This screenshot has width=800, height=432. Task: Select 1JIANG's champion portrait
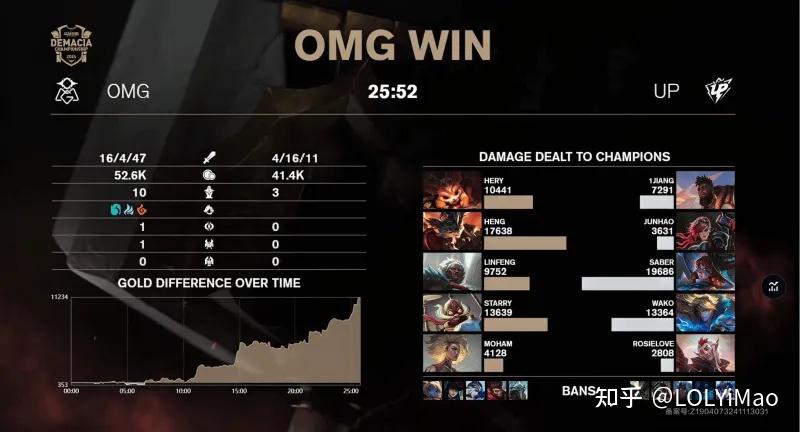point(711,190)
